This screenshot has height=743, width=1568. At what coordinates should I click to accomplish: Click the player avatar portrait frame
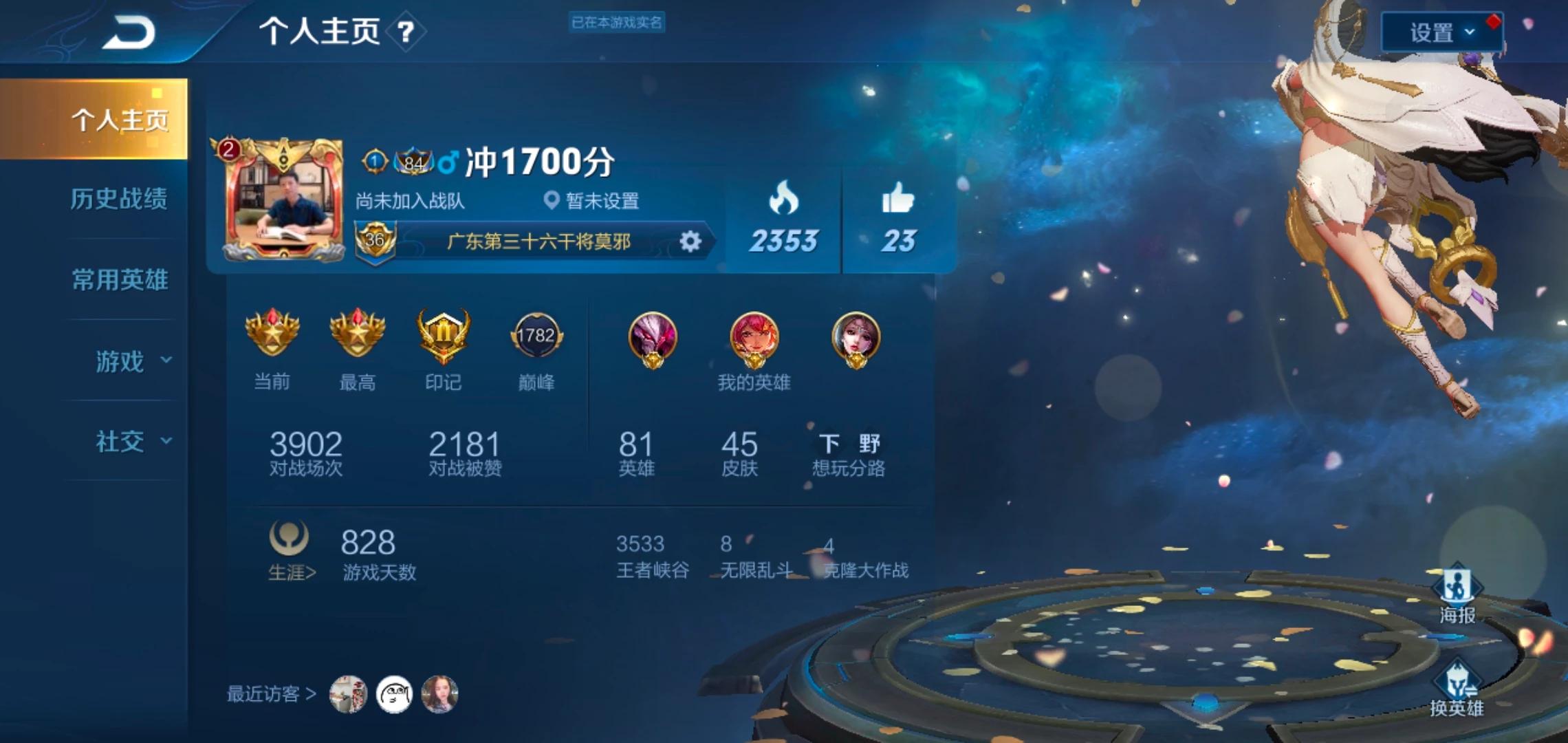pyautogui.click(x=283, y=196)
